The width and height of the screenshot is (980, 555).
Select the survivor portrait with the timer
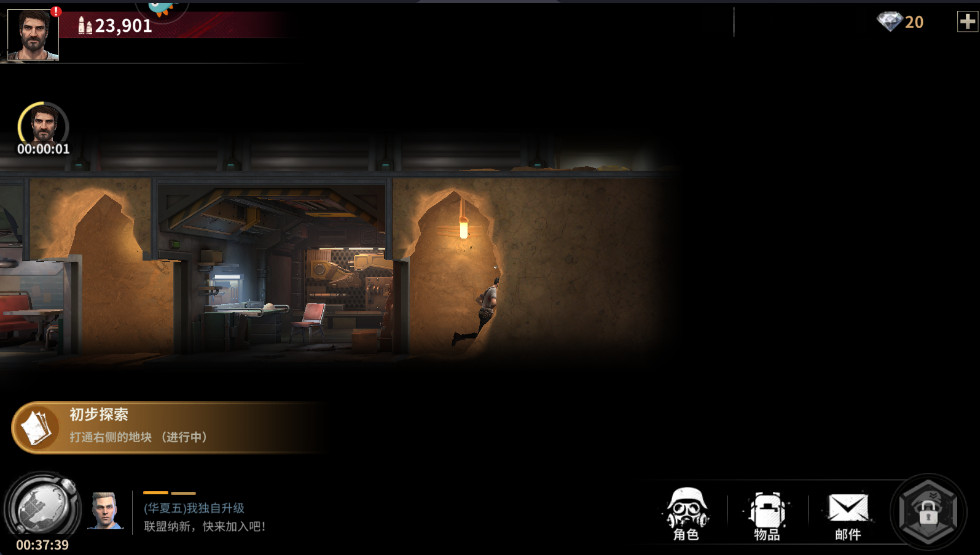pos(43,125)
